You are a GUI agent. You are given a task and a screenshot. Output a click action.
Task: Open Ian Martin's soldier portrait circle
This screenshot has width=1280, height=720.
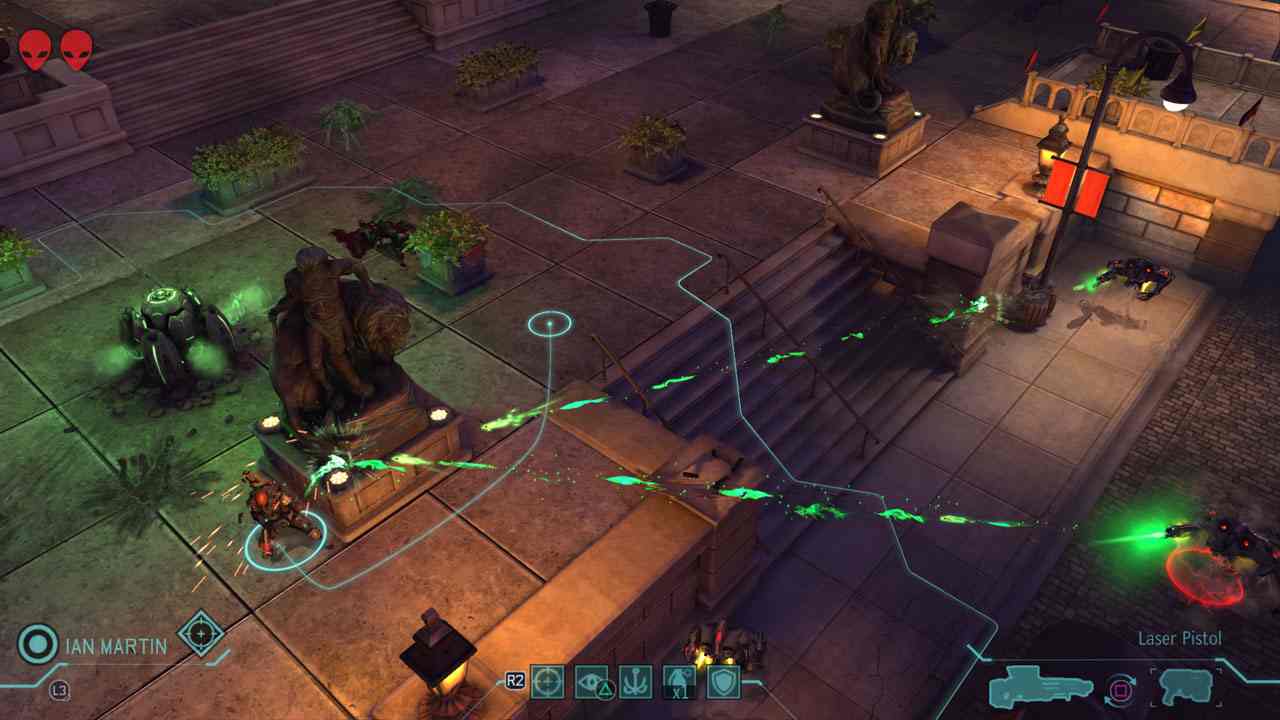[37, 644]
